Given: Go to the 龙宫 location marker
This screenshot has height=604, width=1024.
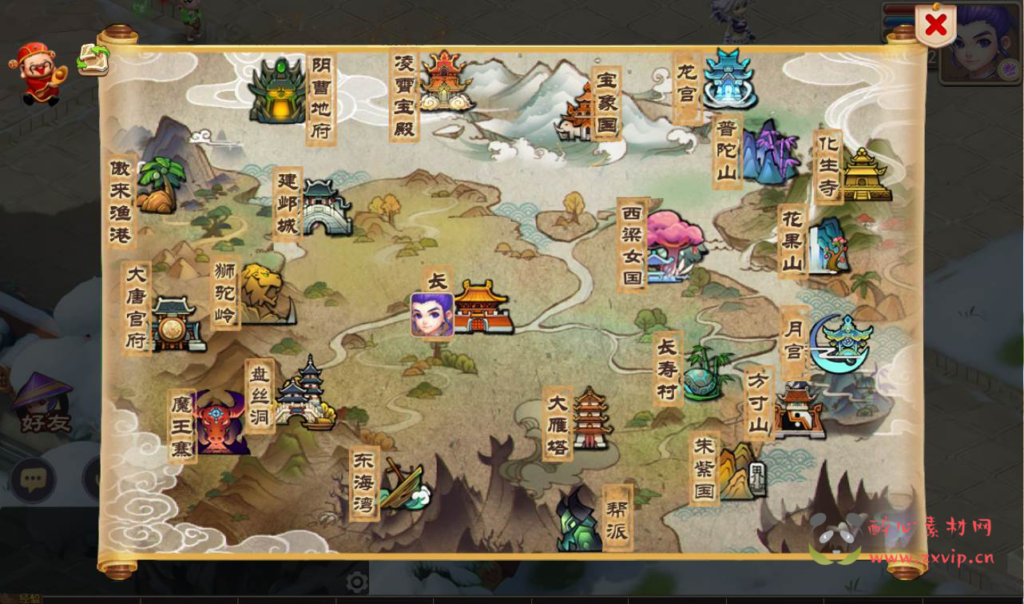Looking at the screenshot, I should coord(728,78).
